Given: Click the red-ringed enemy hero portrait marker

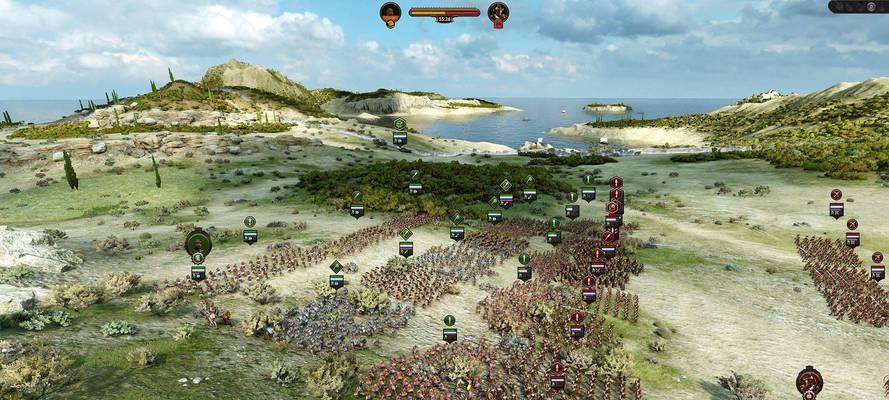Looking at the screenshot, I should click(x=809, y=380).
